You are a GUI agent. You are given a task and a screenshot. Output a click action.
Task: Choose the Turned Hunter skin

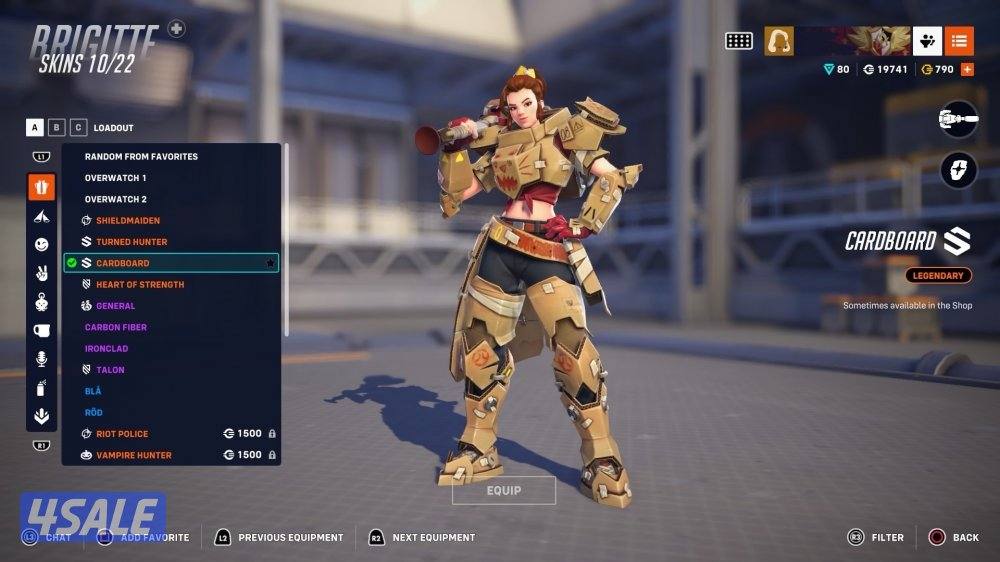(131, 242)
